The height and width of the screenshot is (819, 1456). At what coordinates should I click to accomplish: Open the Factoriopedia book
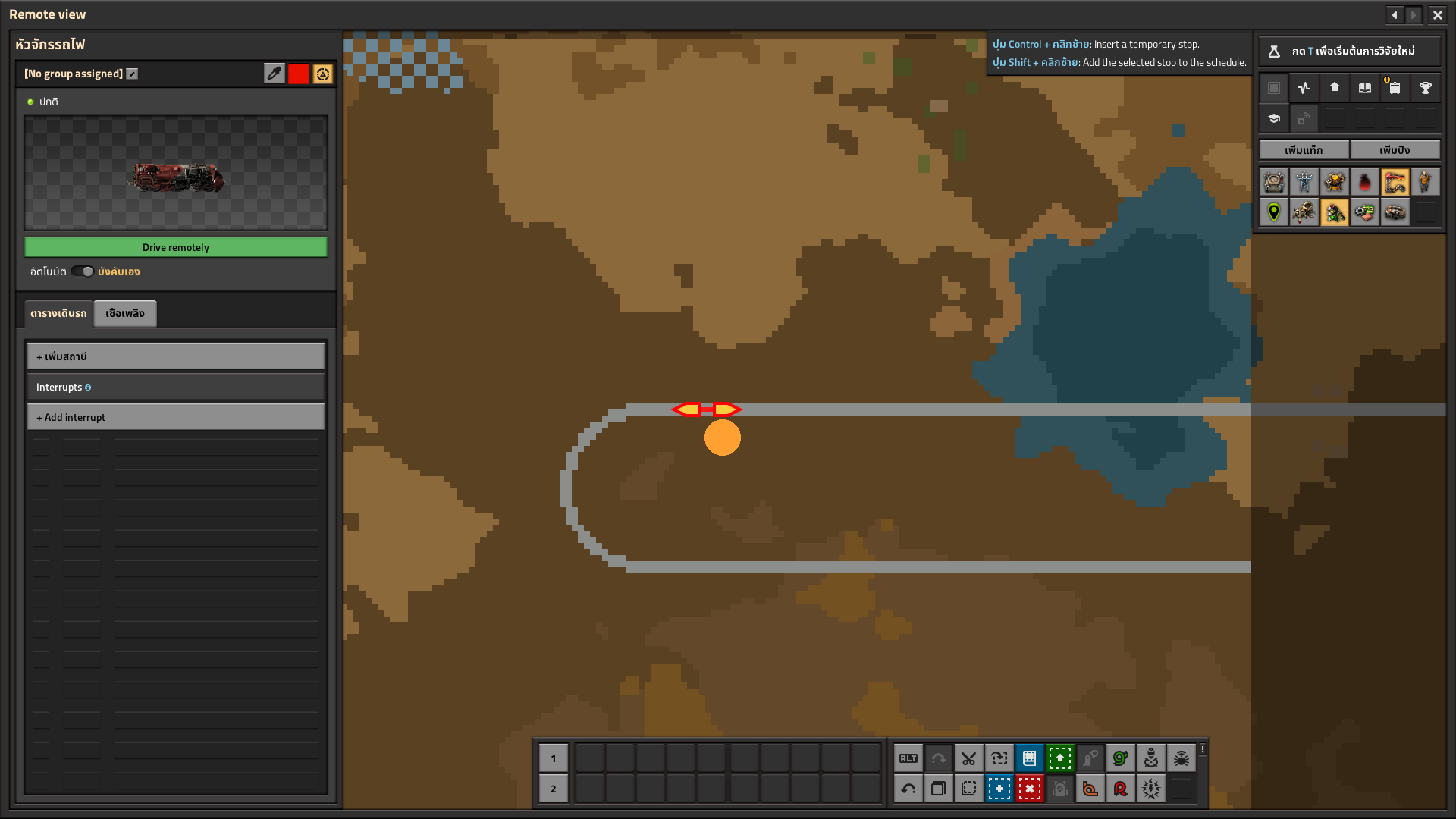1365,87
